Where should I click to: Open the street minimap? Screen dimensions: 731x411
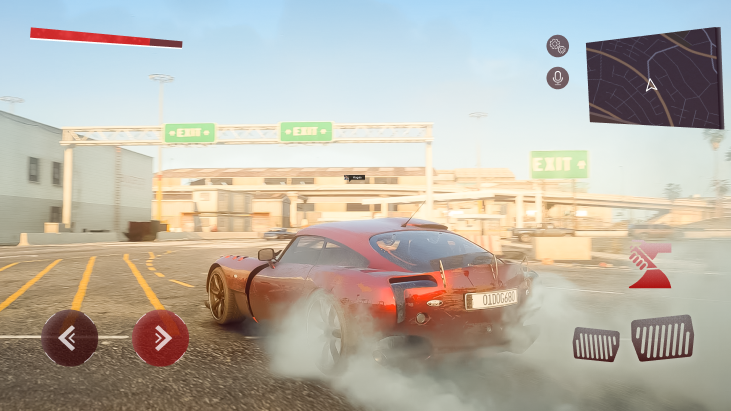coord(654,78)
